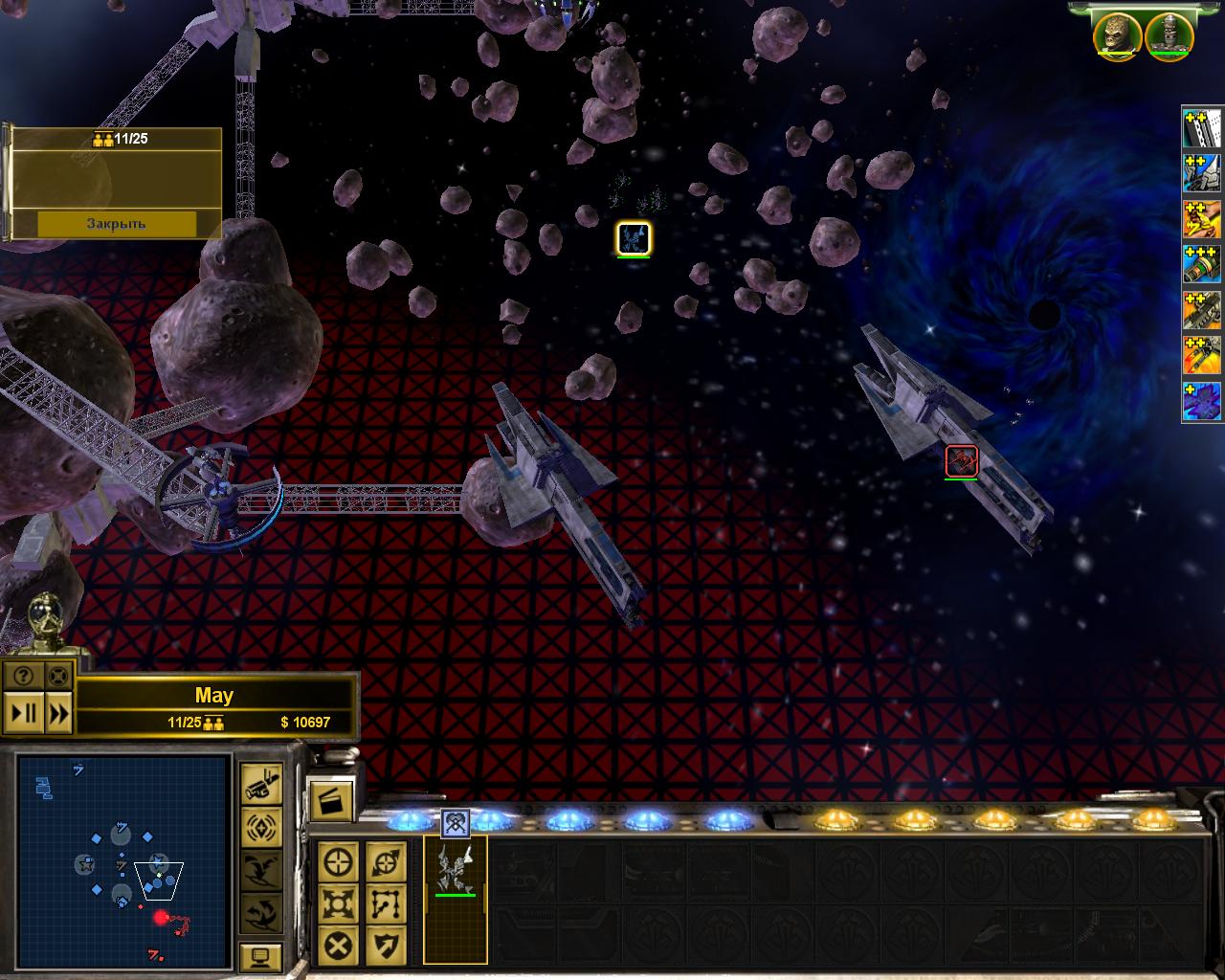
Task: Select the droid hero portrait
Action: tap(1169, 35)
